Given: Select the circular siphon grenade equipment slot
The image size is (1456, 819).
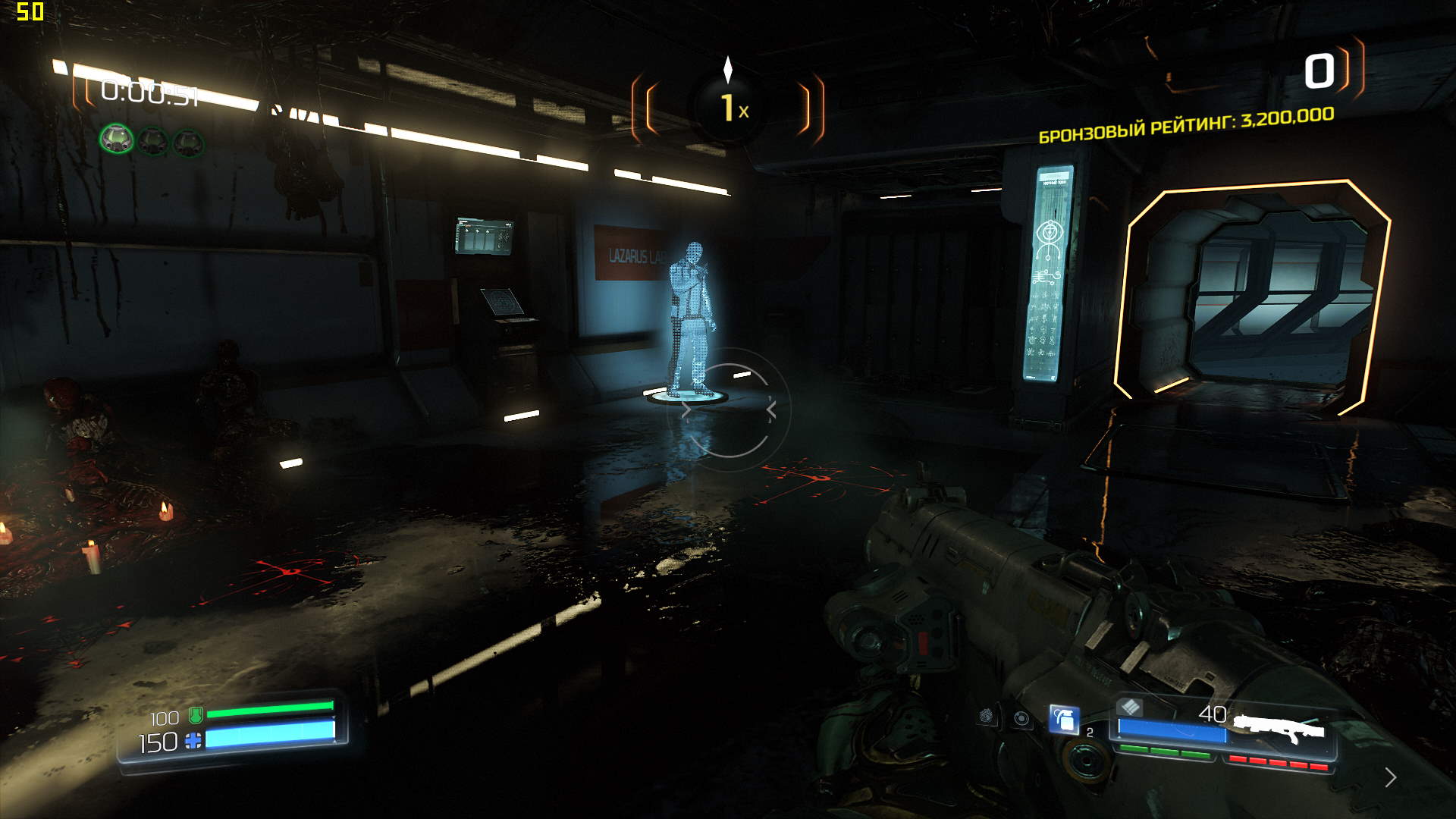Looking at the screenshot, I should [1021, 718].
